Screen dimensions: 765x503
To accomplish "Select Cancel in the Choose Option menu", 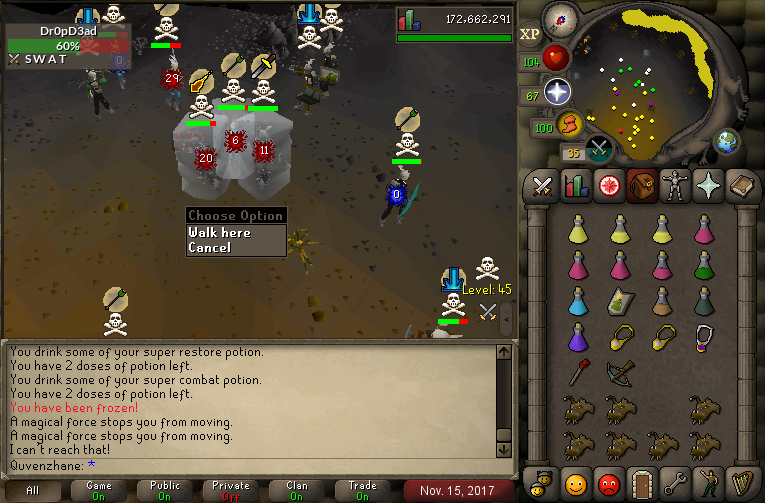I will [210, 247].
